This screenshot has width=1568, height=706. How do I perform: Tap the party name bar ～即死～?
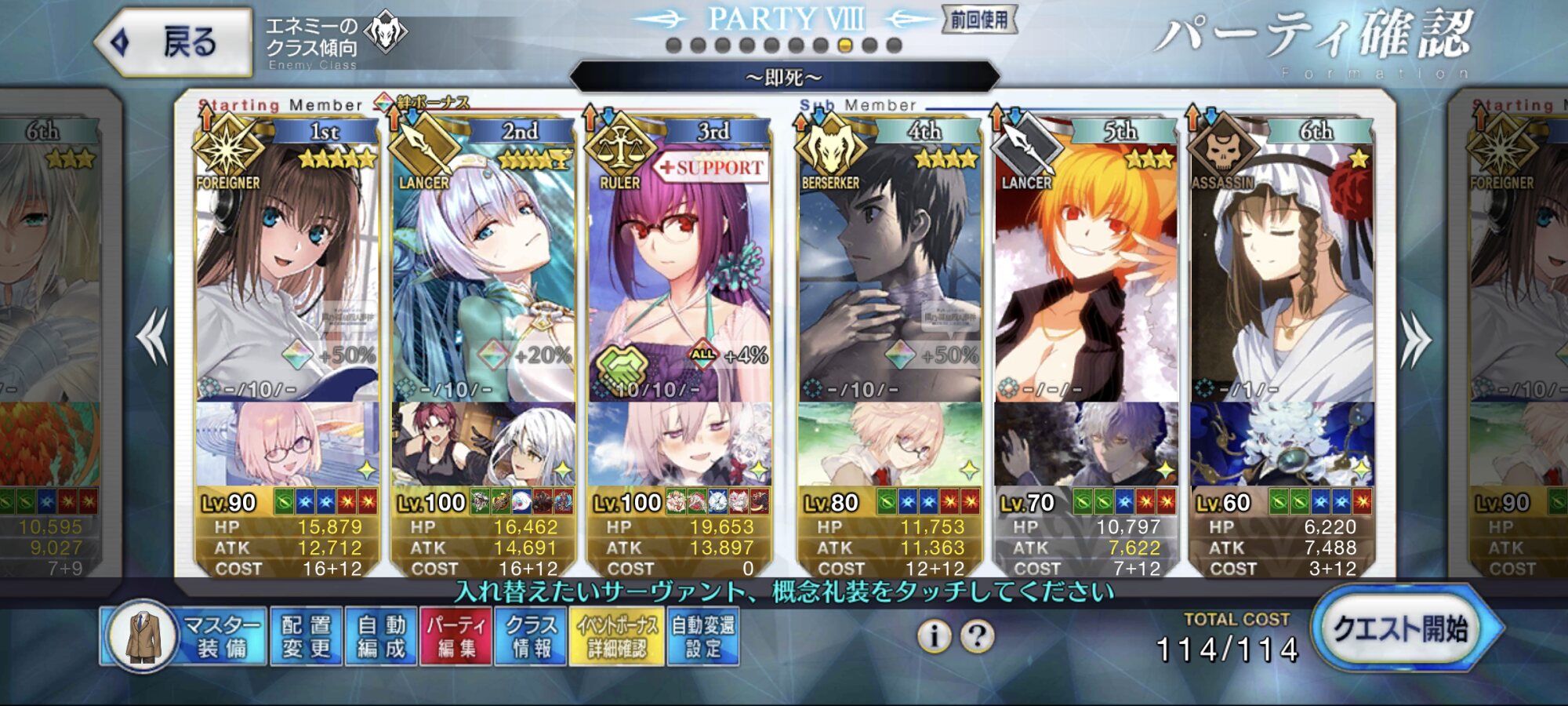tap(784, 78)
